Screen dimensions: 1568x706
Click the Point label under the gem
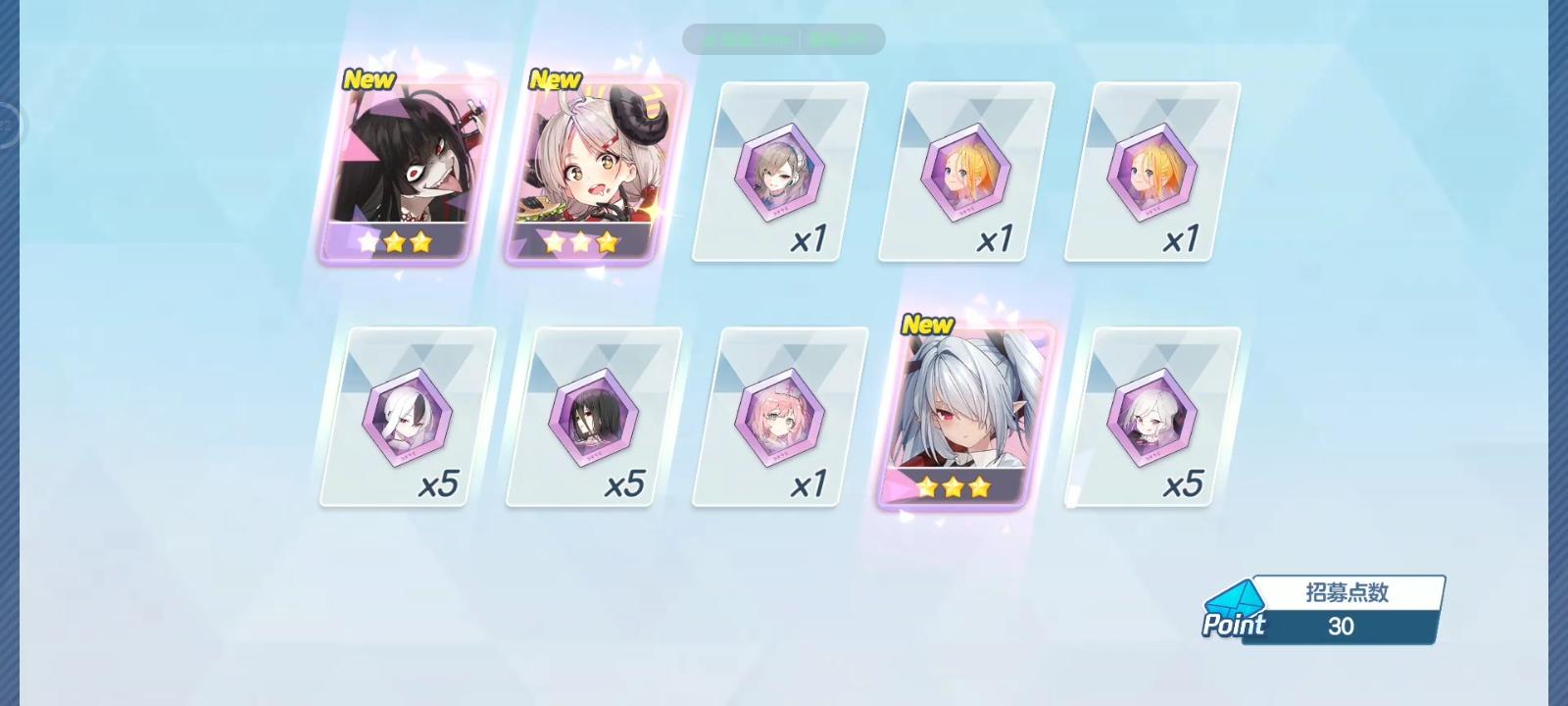[1235, 625]
